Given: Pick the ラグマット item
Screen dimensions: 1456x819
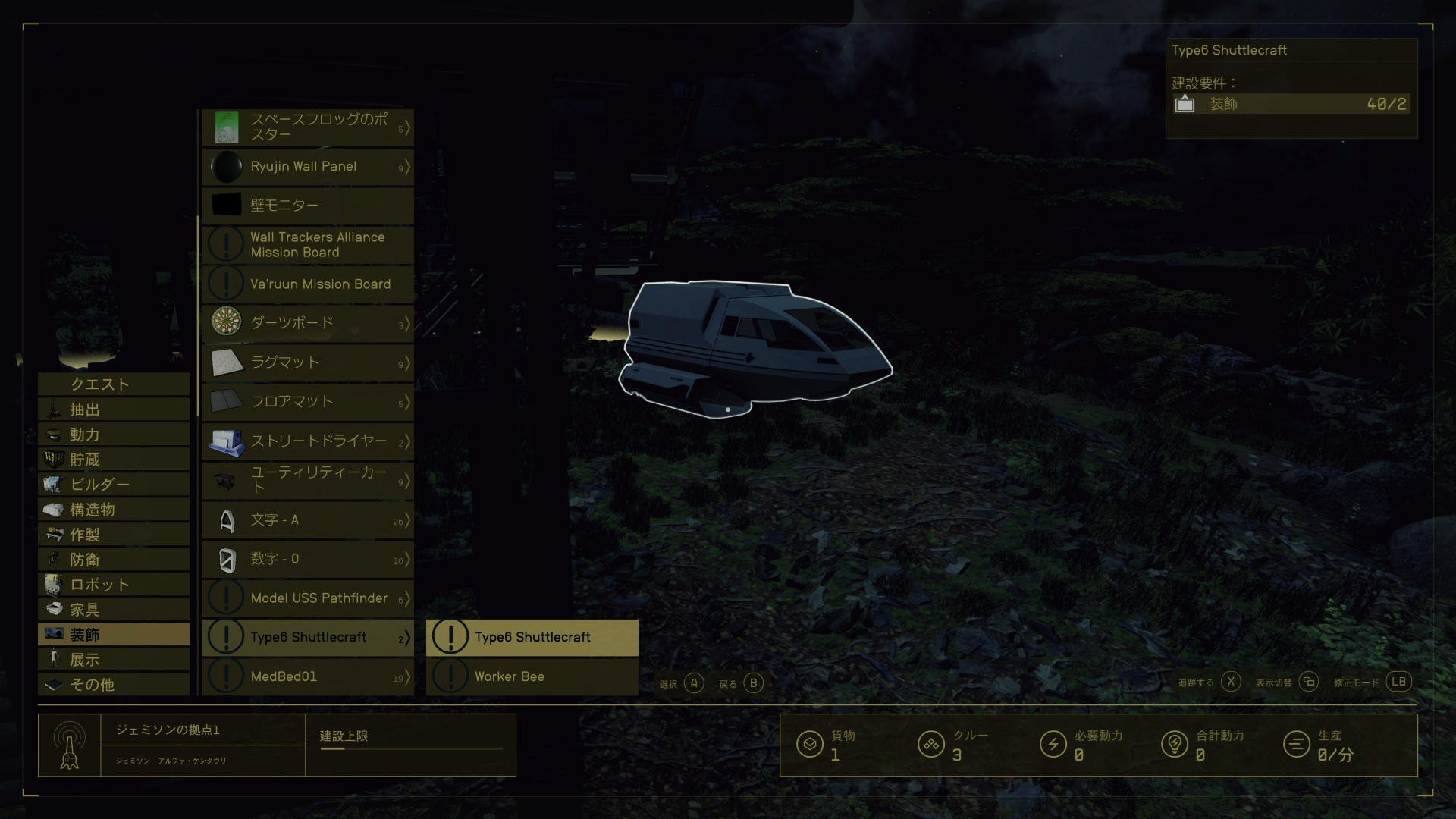Looking at the screenshot, I should pyautogui.click(x=308, y=362).
